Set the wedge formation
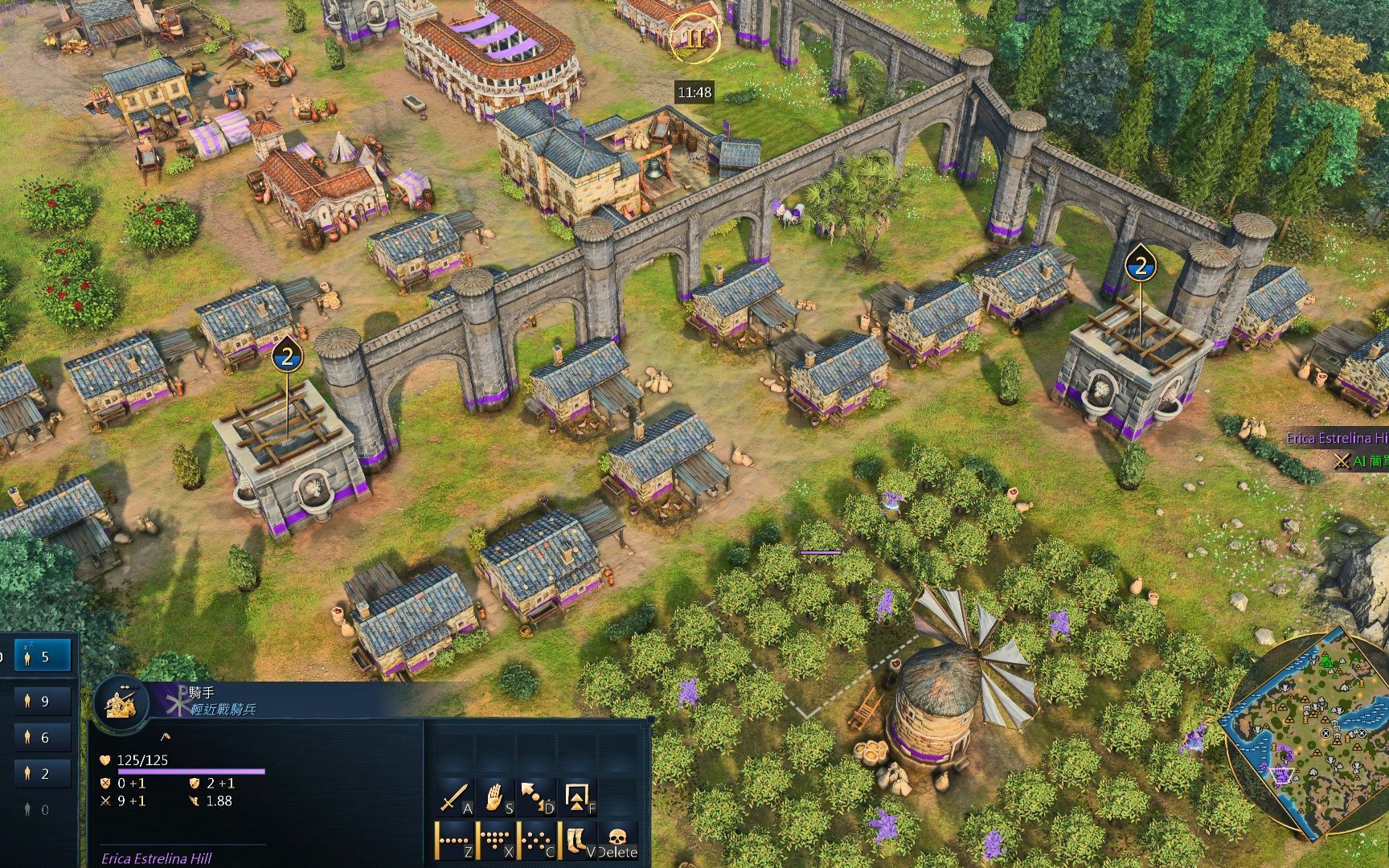 point(495,840)
